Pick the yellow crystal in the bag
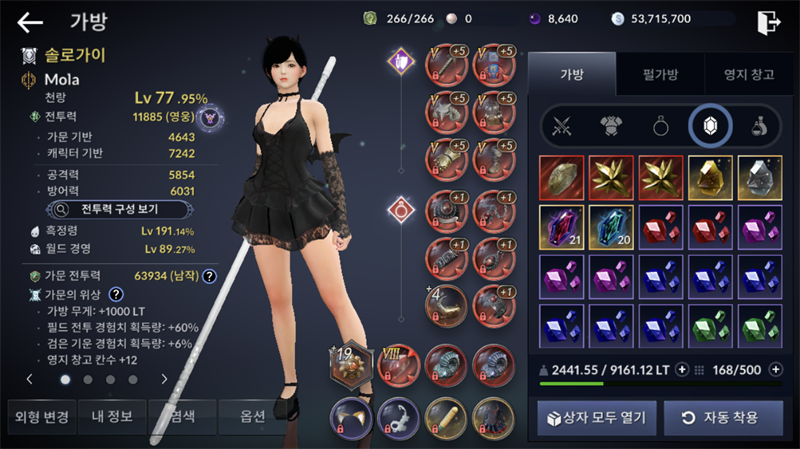The height and width of the screenshot is (449, 800). point(709,178)
